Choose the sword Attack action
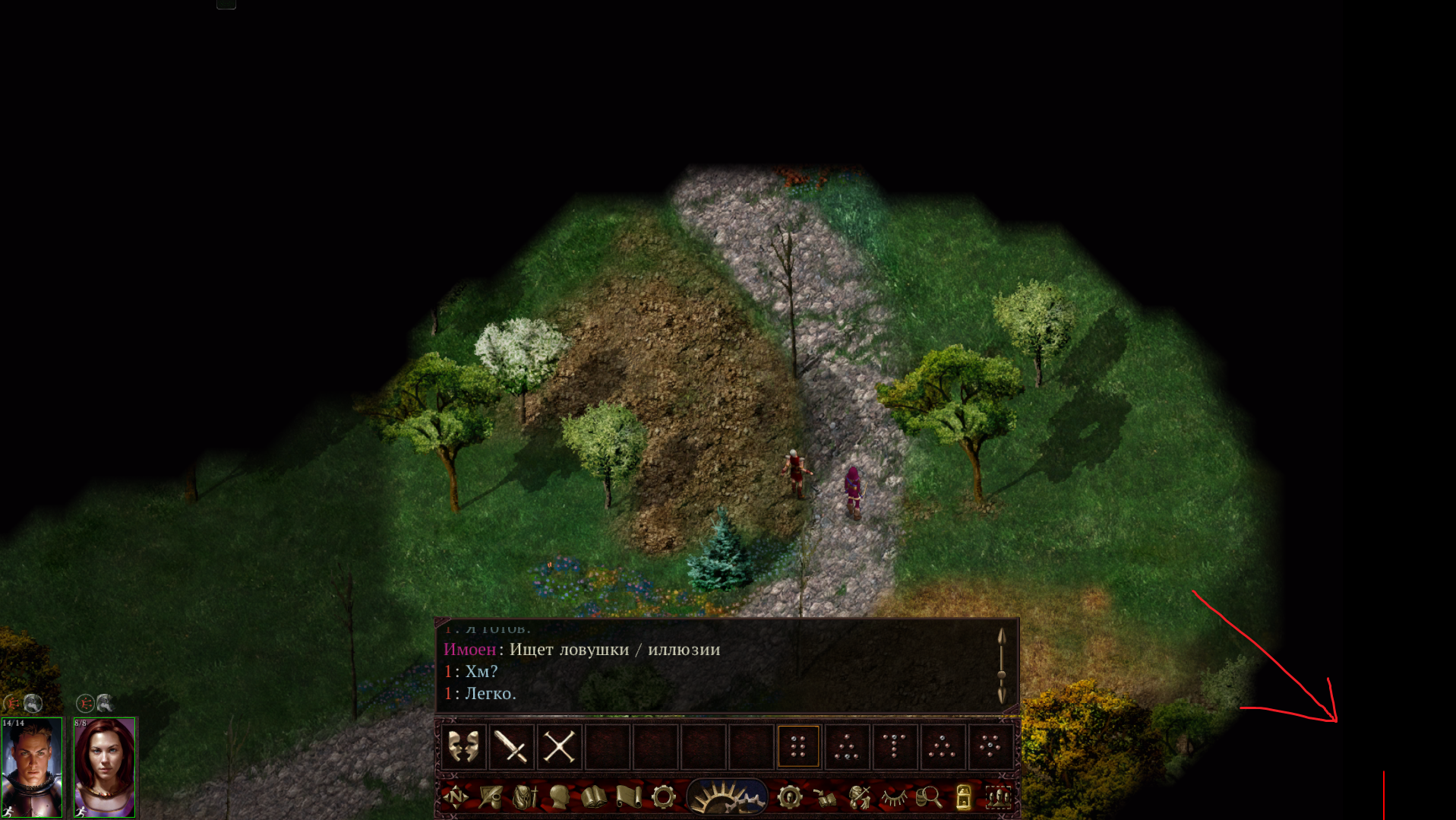This screenshot has height=820, width=1456. tap(511, 746)
